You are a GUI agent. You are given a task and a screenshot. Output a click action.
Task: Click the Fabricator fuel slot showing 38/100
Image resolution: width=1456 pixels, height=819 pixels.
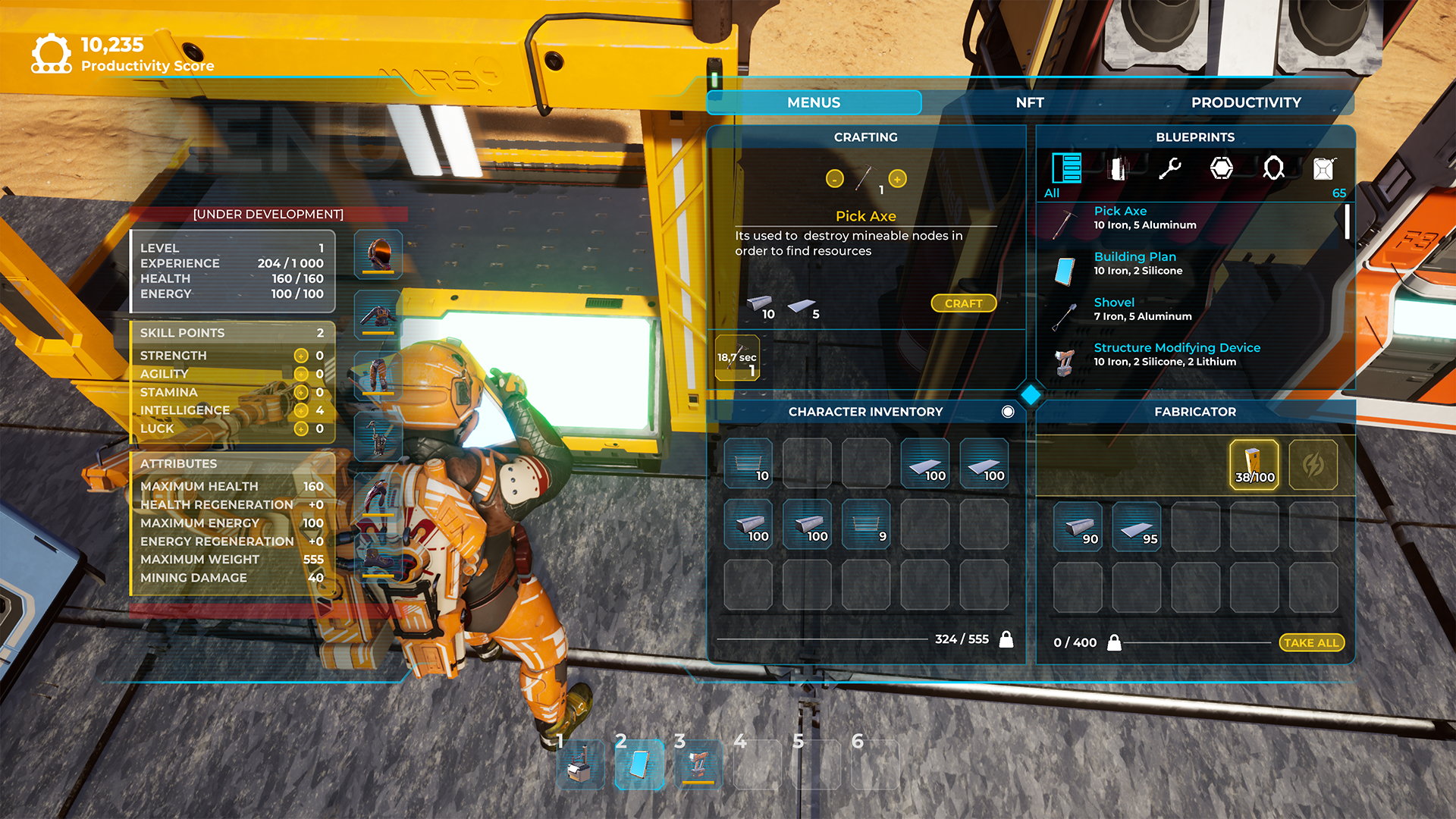click(1254, 464)
